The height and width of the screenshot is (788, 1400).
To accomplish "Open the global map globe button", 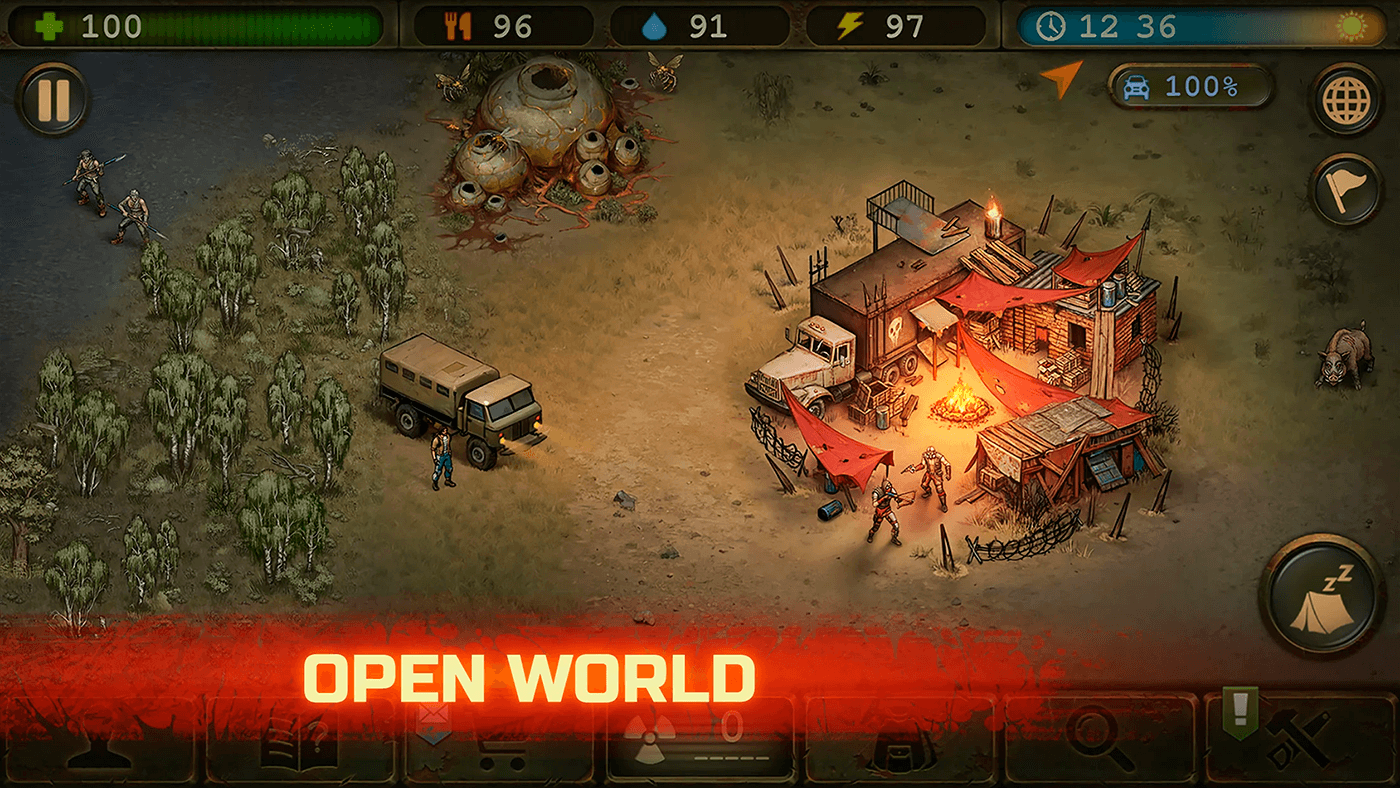I will click(x=1346, y=99).
